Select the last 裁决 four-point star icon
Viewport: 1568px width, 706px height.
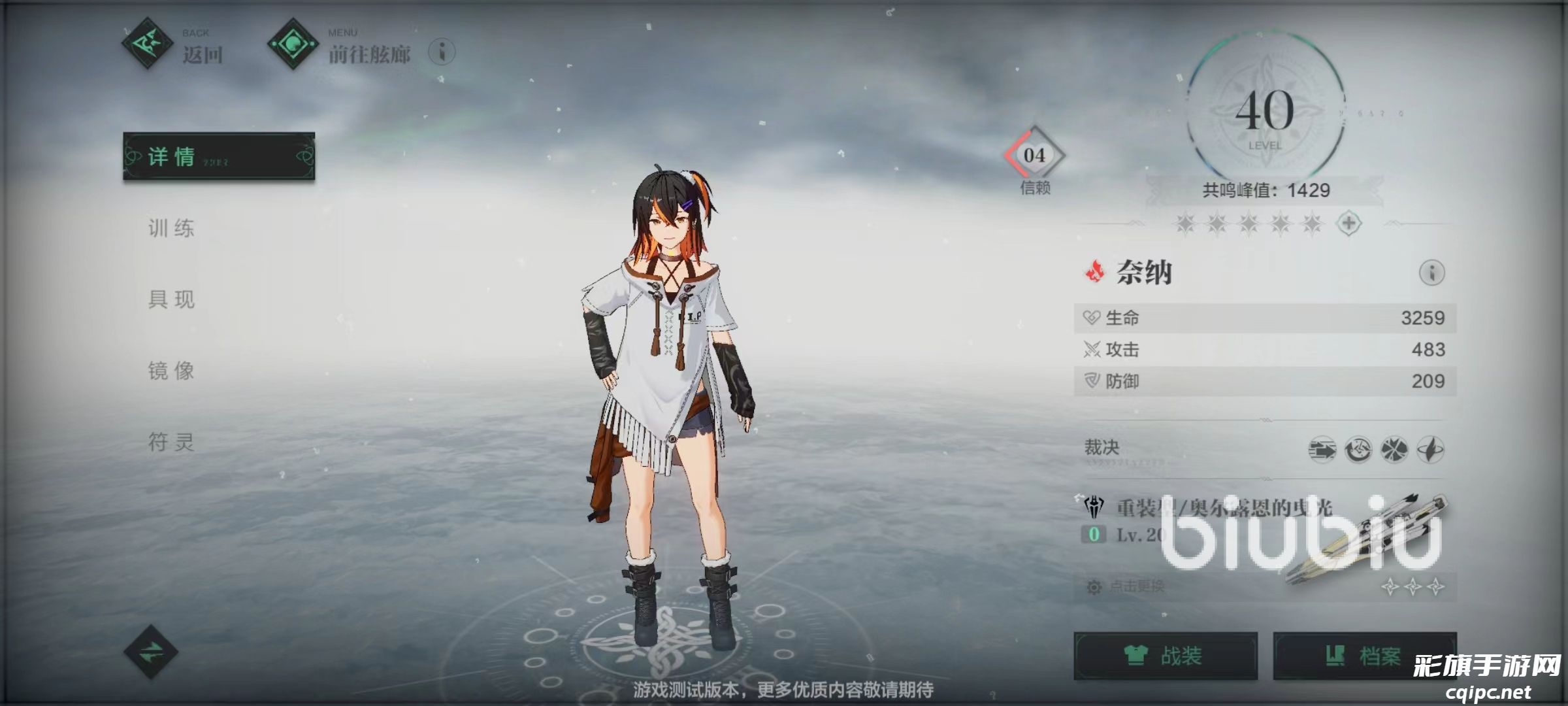[1430, 450]
